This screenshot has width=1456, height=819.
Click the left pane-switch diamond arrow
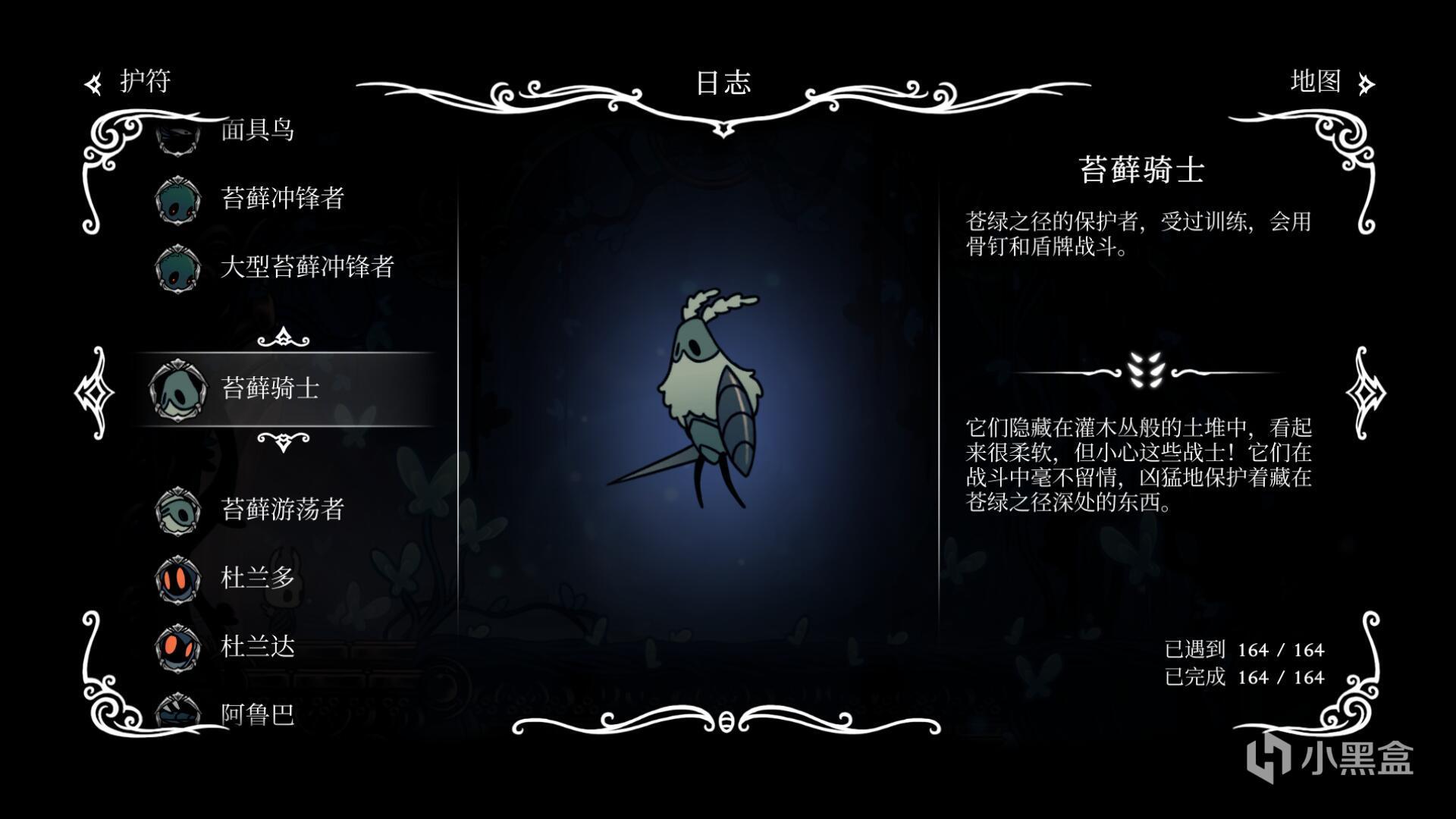[94, 392]
